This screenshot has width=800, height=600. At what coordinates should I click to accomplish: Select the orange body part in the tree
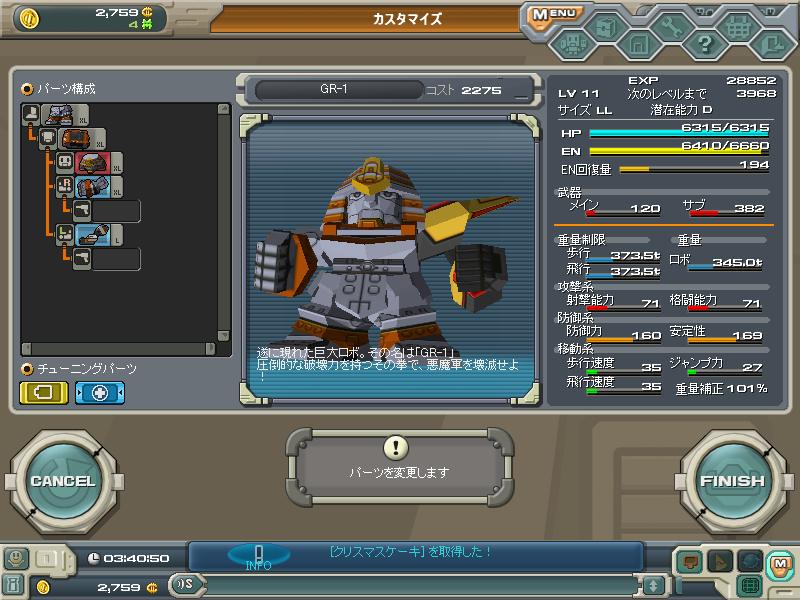(x=75, y=139)
